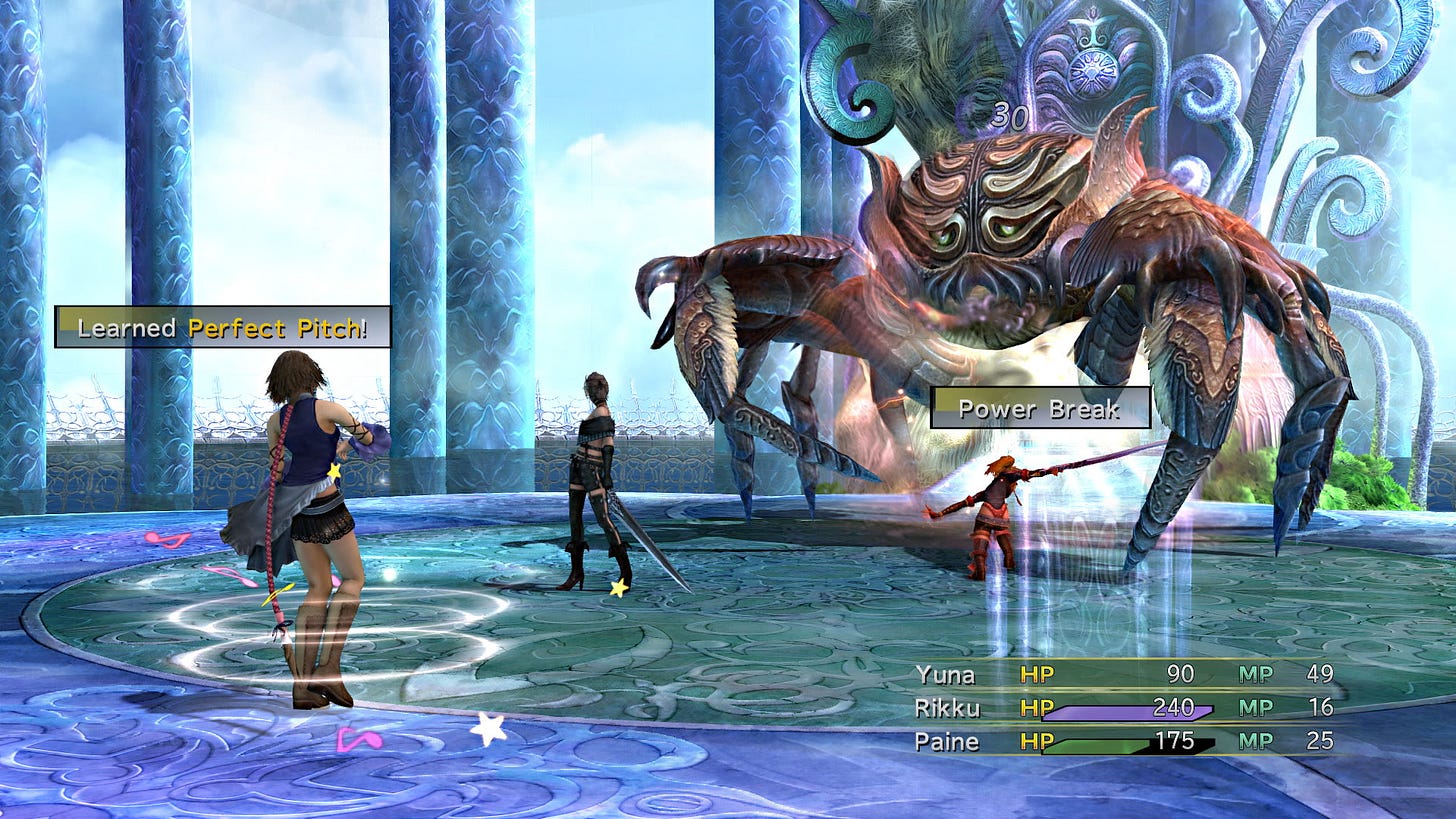Click the Power Break ability banner
Image resolution: width=1456 pixels, height=819 pixels.
pos(1040,409)
